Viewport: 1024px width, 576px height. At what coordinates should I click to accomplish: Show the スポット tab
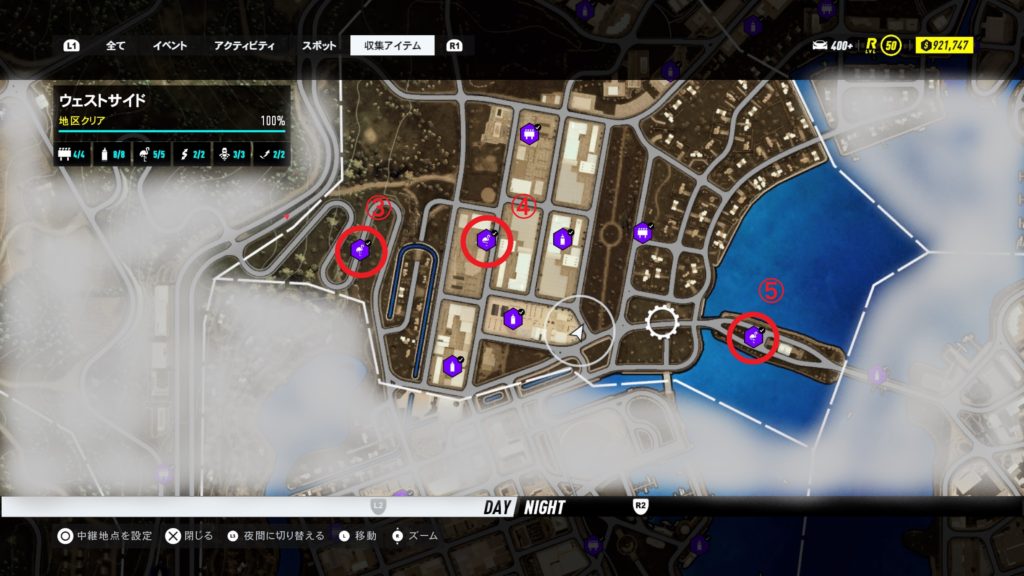319,45
